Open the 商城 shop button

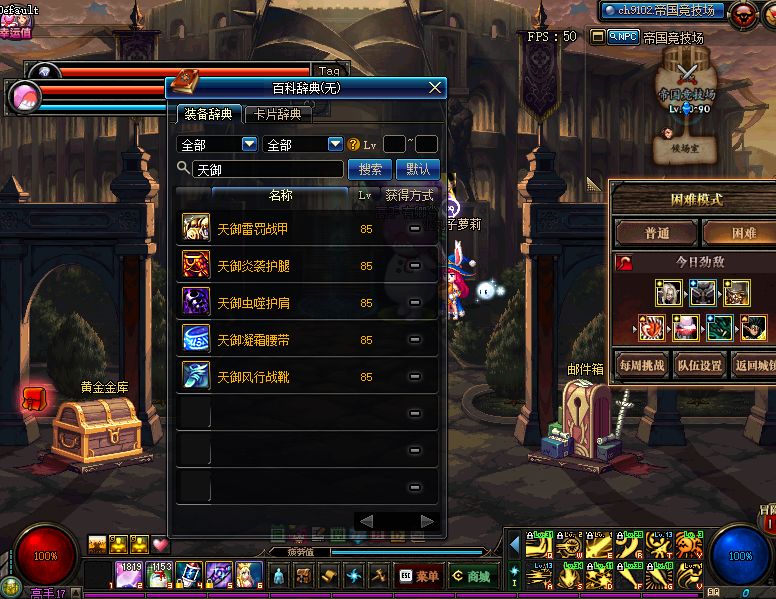(470, 576)
